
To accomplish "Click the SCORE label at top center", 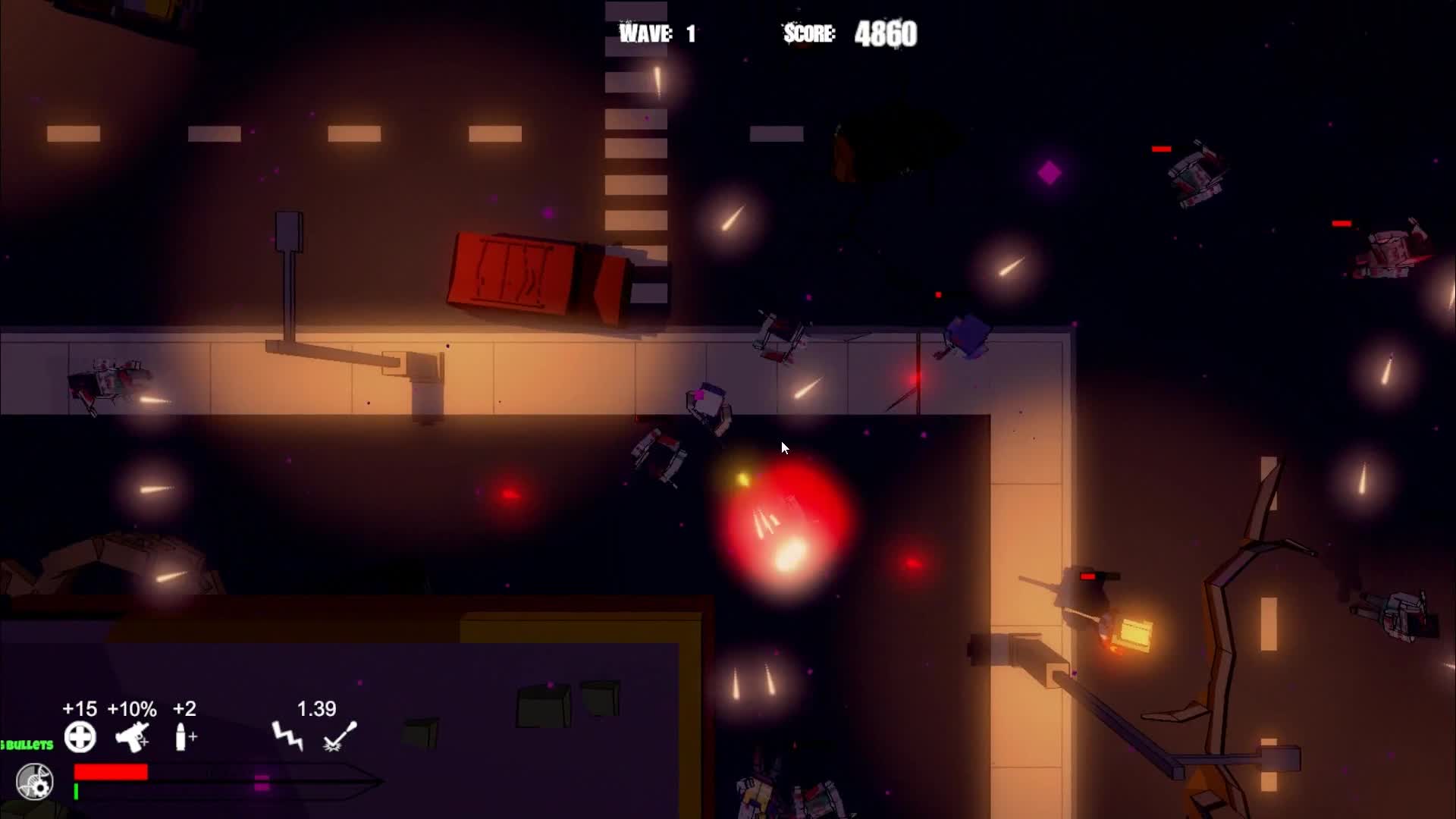I will pos(808,35).
